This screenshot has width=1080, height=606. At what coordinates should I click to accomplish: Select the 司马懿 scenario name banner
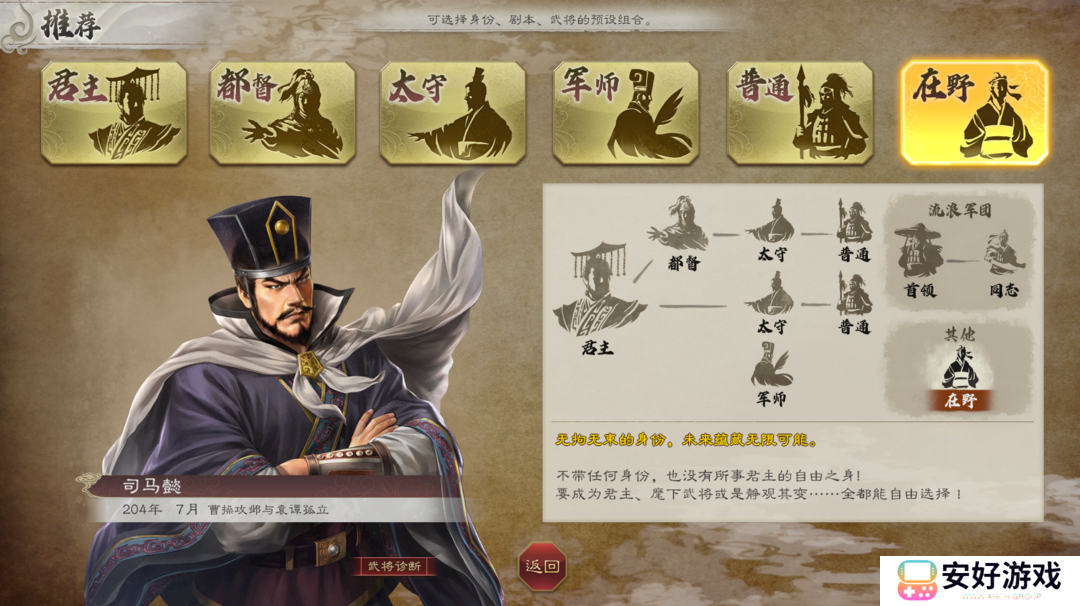270,487
